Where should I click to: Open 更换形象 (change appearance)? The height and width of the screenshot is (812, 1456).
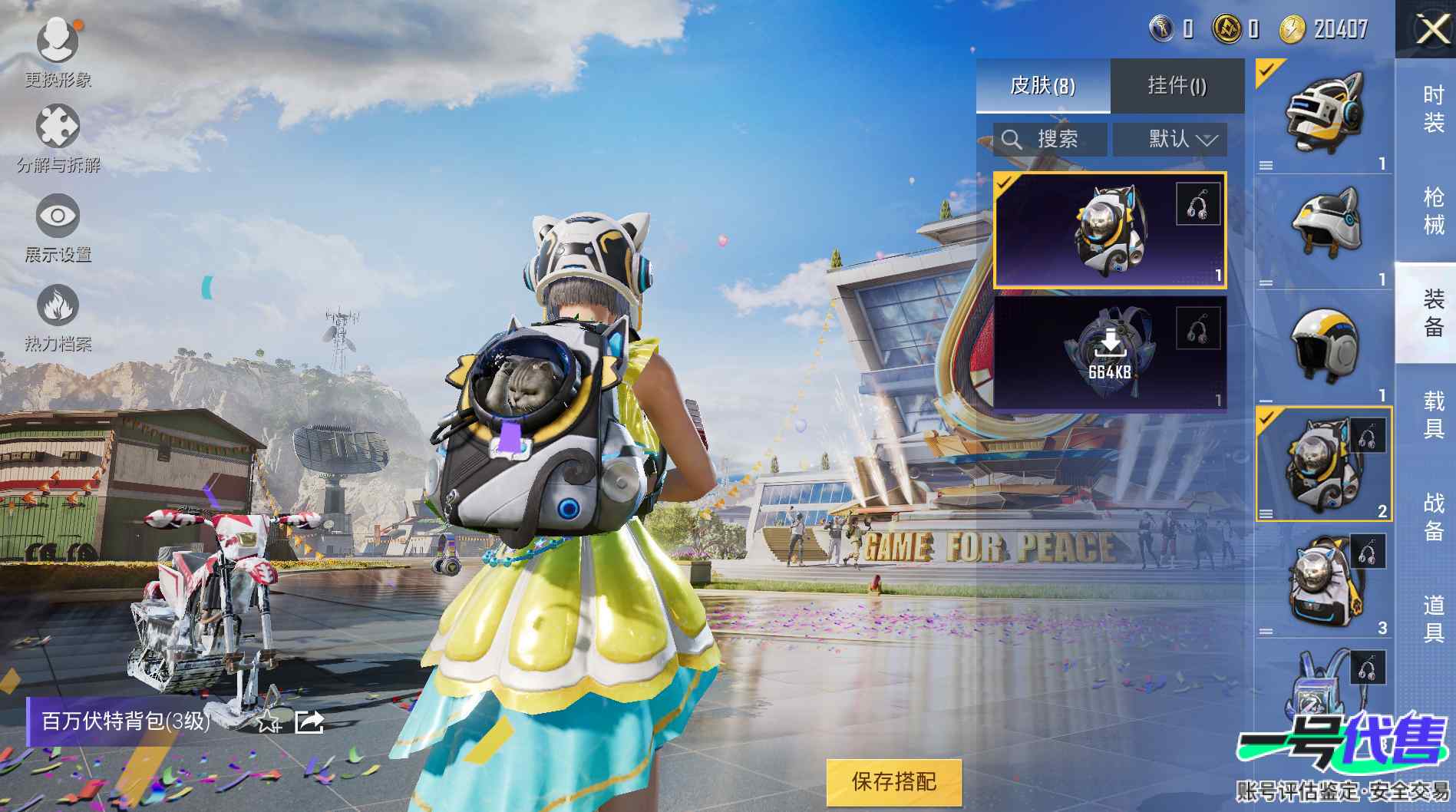point(58,42)
